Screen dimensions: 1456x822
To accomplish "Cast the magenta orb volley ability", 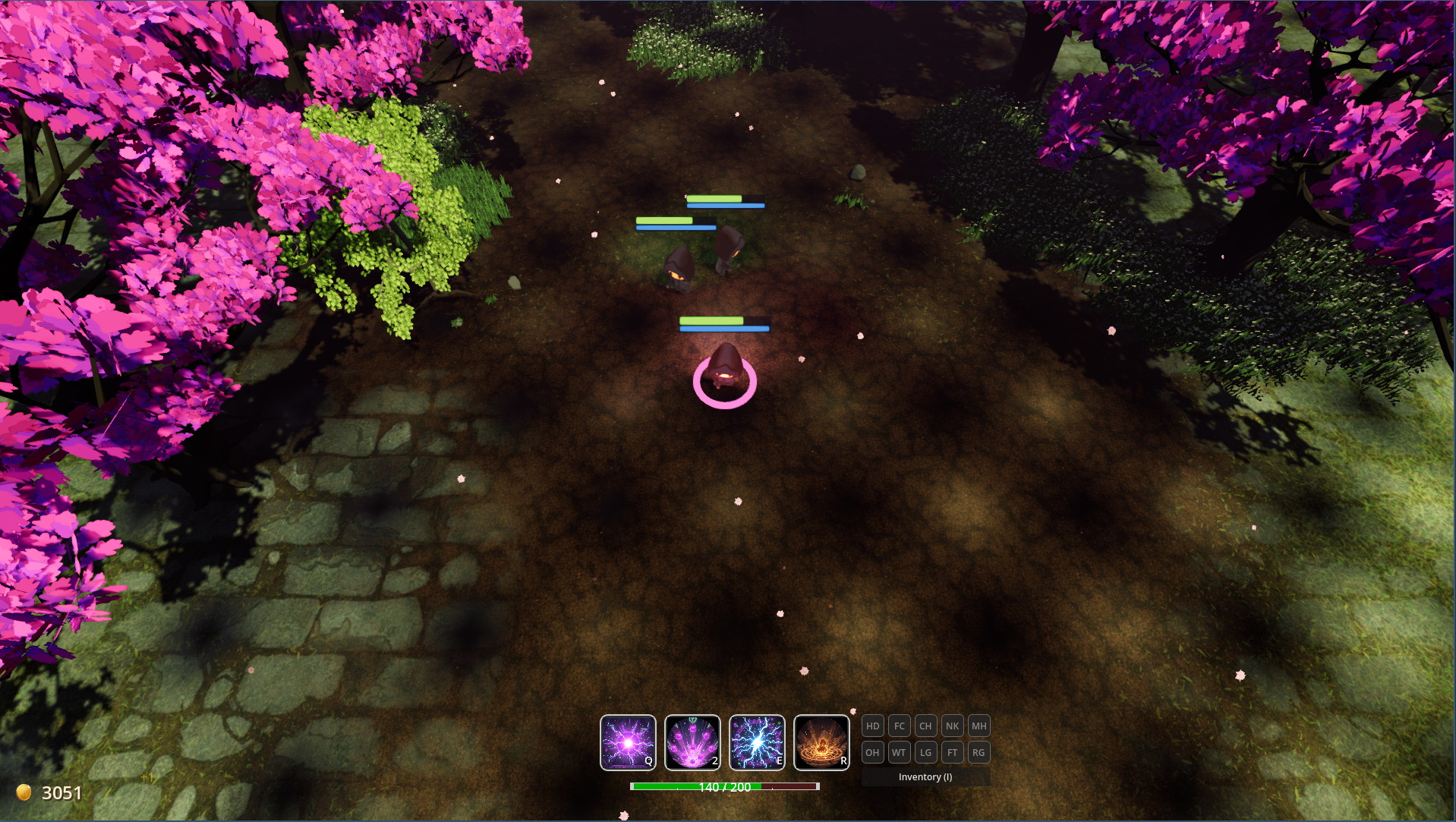I will 692,742.
